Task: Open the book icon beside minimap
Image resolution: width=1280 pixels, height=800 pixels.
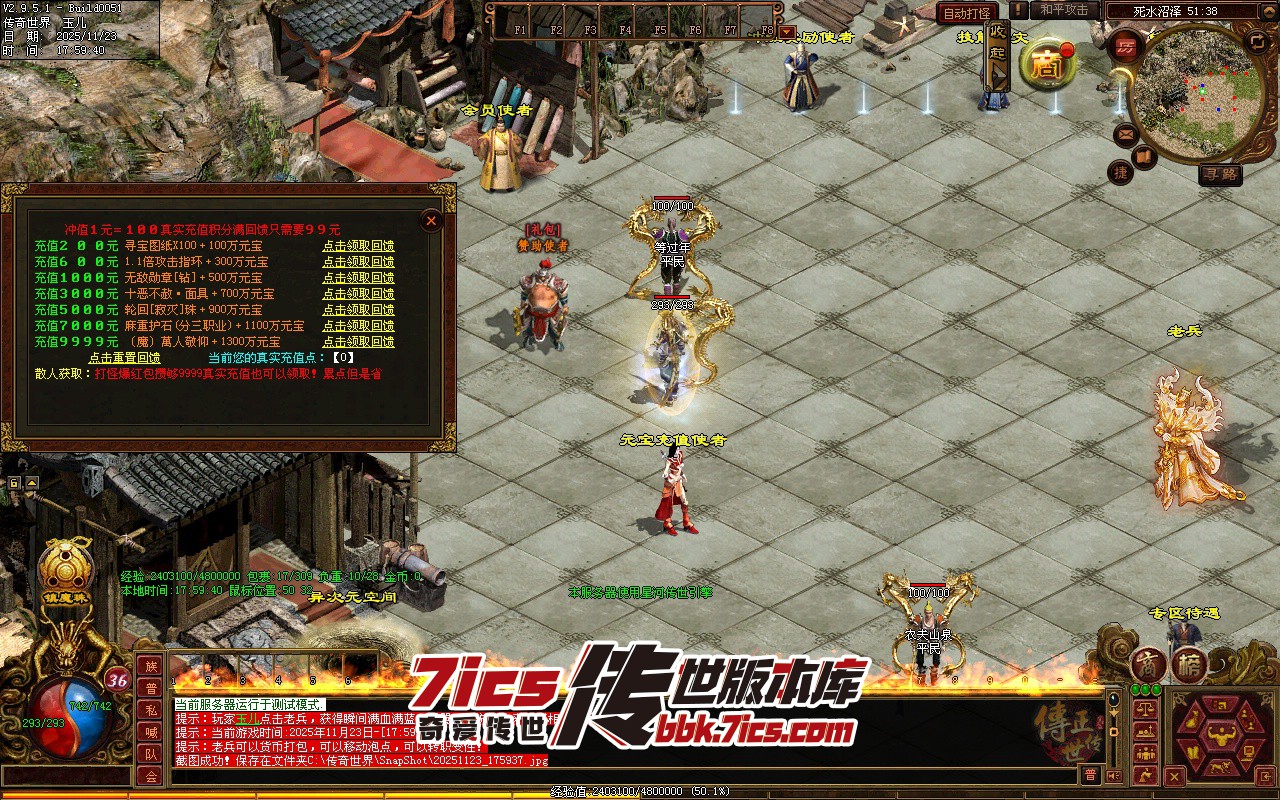Action: click(x=1145, y=157)
